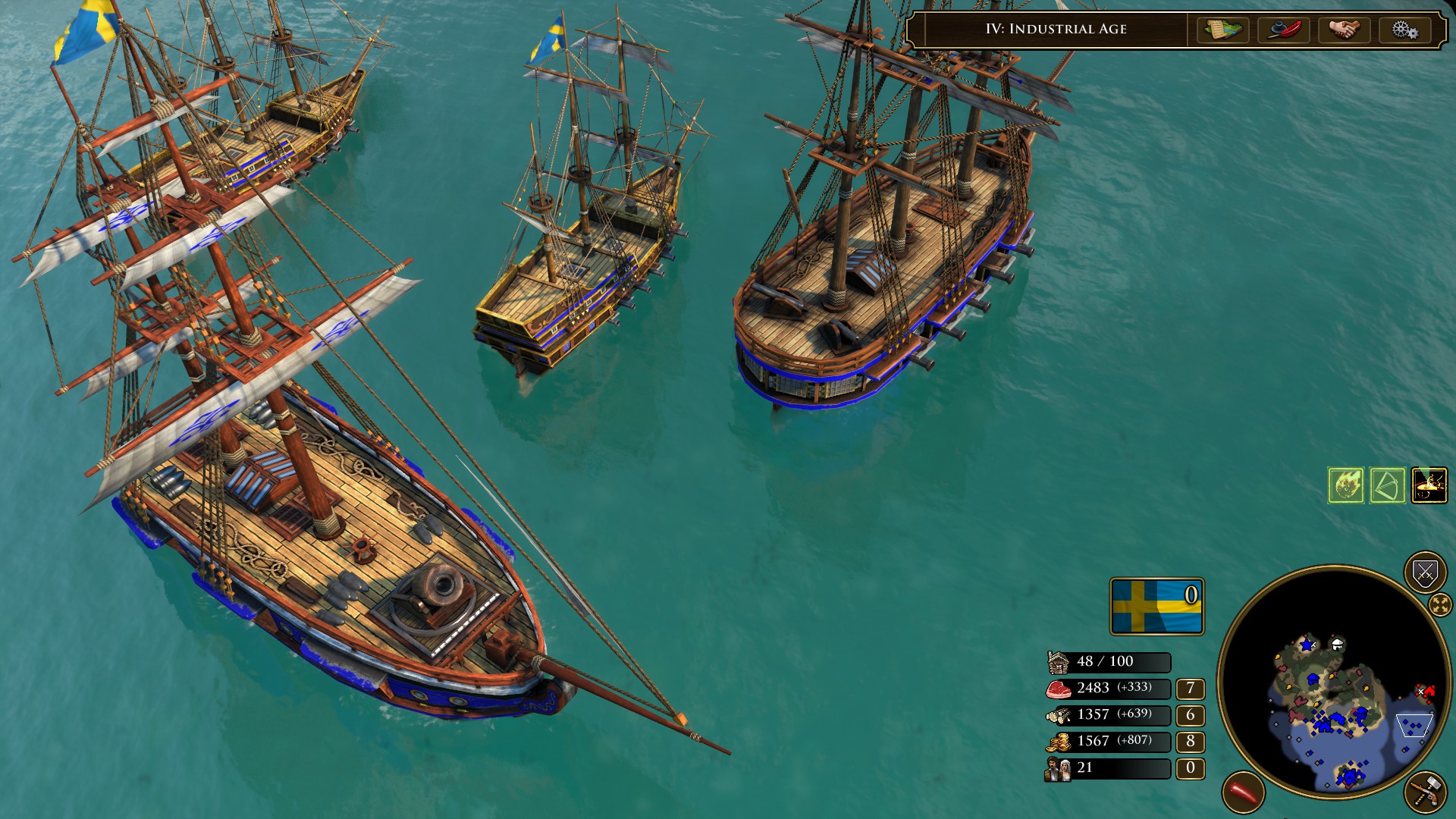This screenshot has width=1456, height=819.
Task: Select the 6 wood gatherers counter
Action: point(1190,715)
